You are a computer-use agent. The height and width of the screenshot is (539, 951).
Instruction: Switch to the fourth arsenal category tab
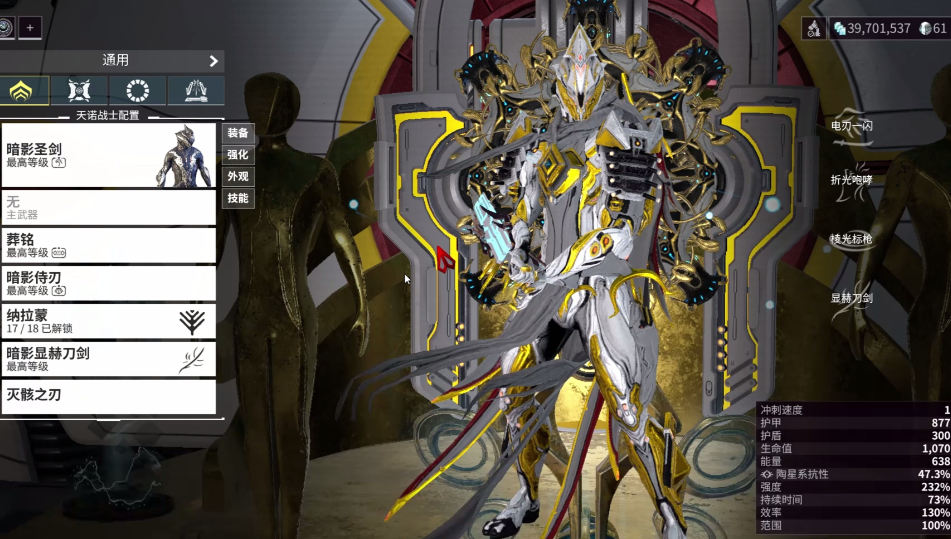(196, 91)
